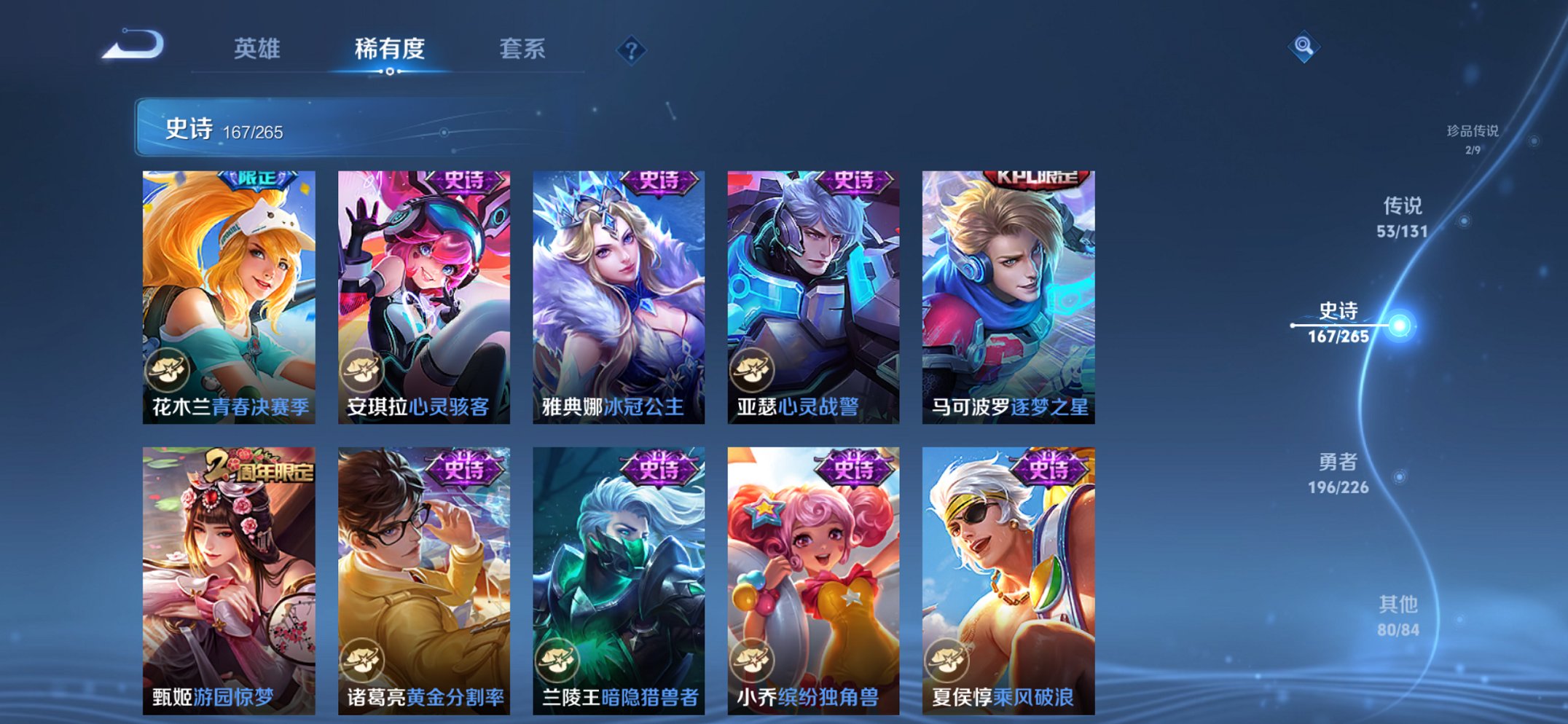Open the help question mark icon

pyautogui.click(x=632, y=49)
